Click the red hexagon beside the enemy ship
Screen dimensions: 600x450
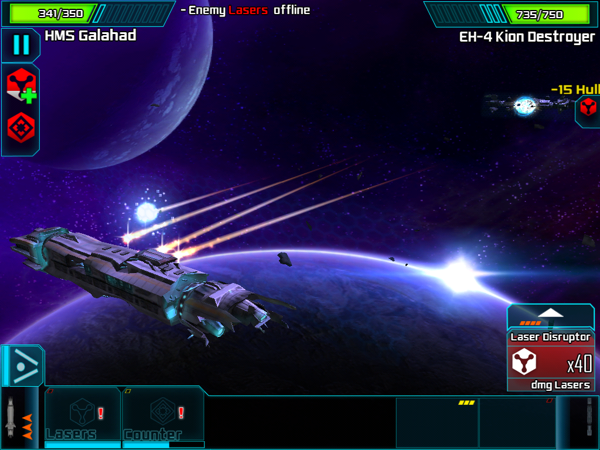point(589,110)
